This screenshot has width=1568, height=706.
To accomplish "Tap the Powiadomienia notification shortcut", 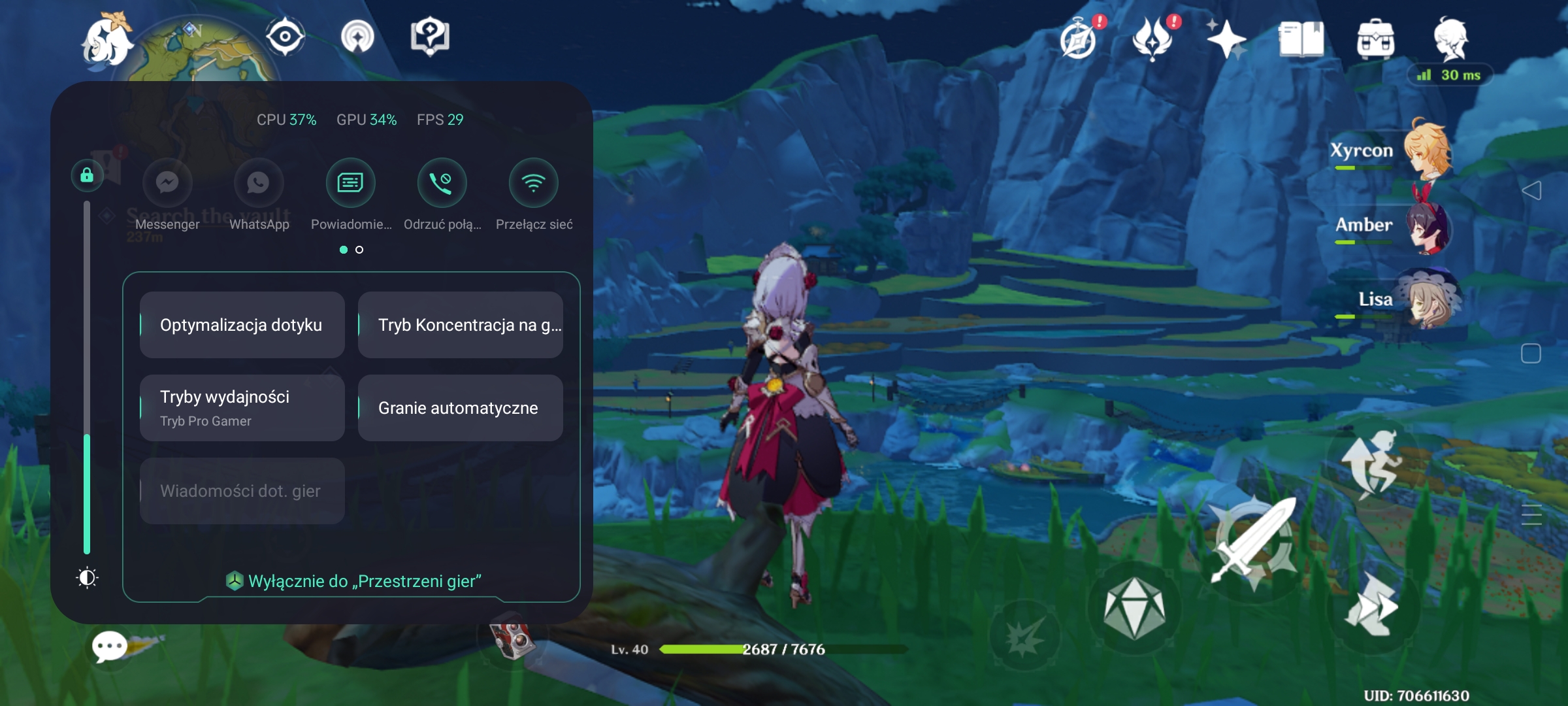I will pyautogui.click(x=351, y=183).
